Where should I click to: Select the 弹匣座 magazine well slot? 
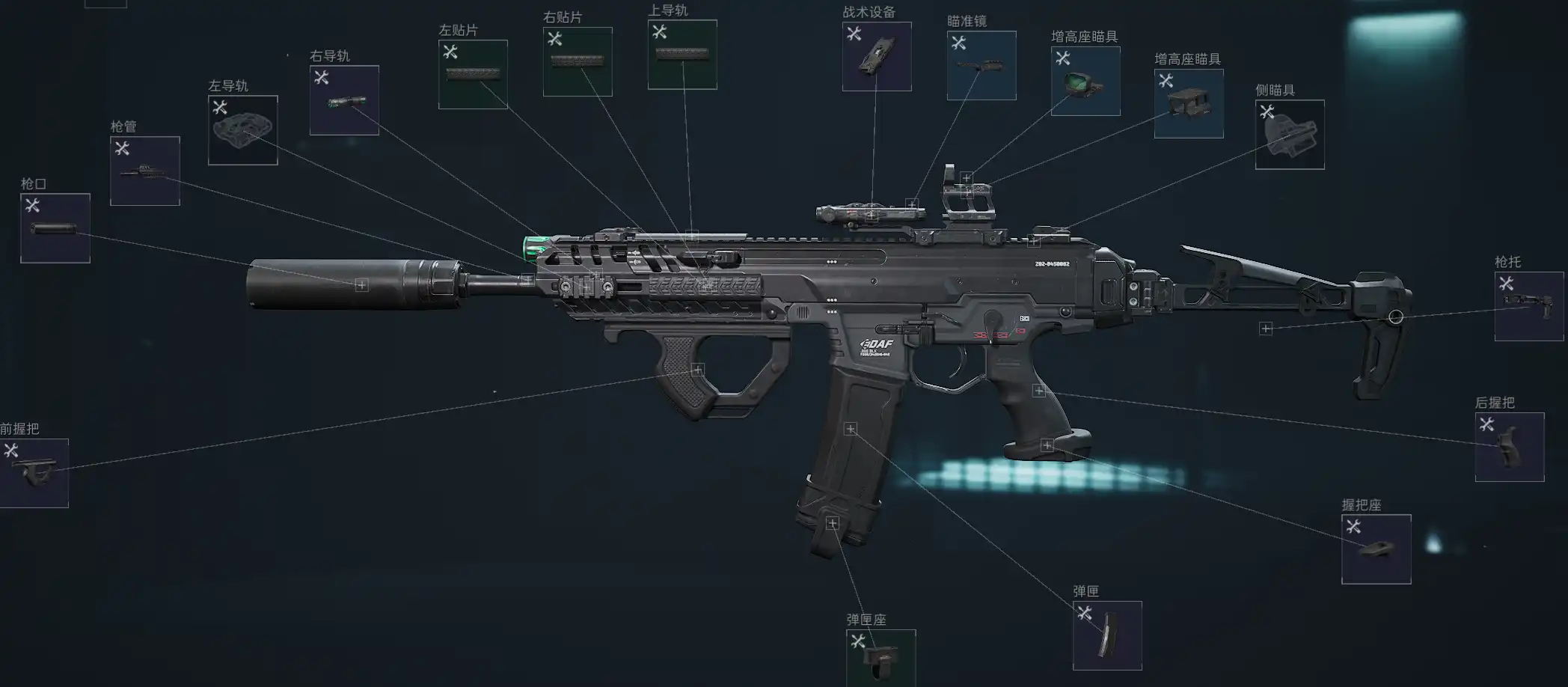[881, 658]
